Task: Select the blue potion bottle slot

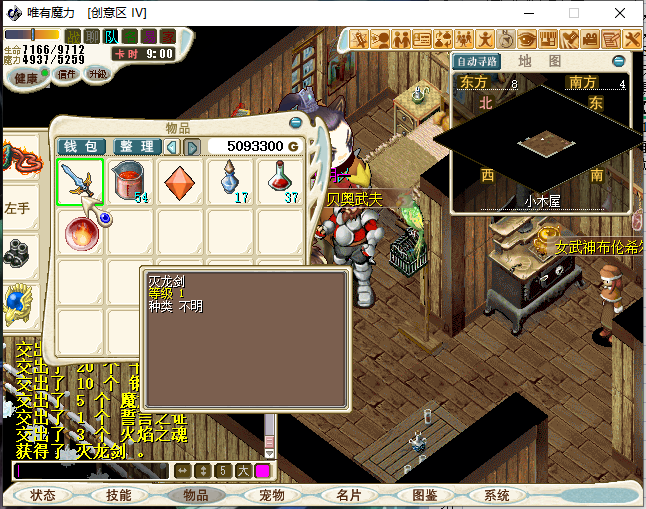Action: 231,182
